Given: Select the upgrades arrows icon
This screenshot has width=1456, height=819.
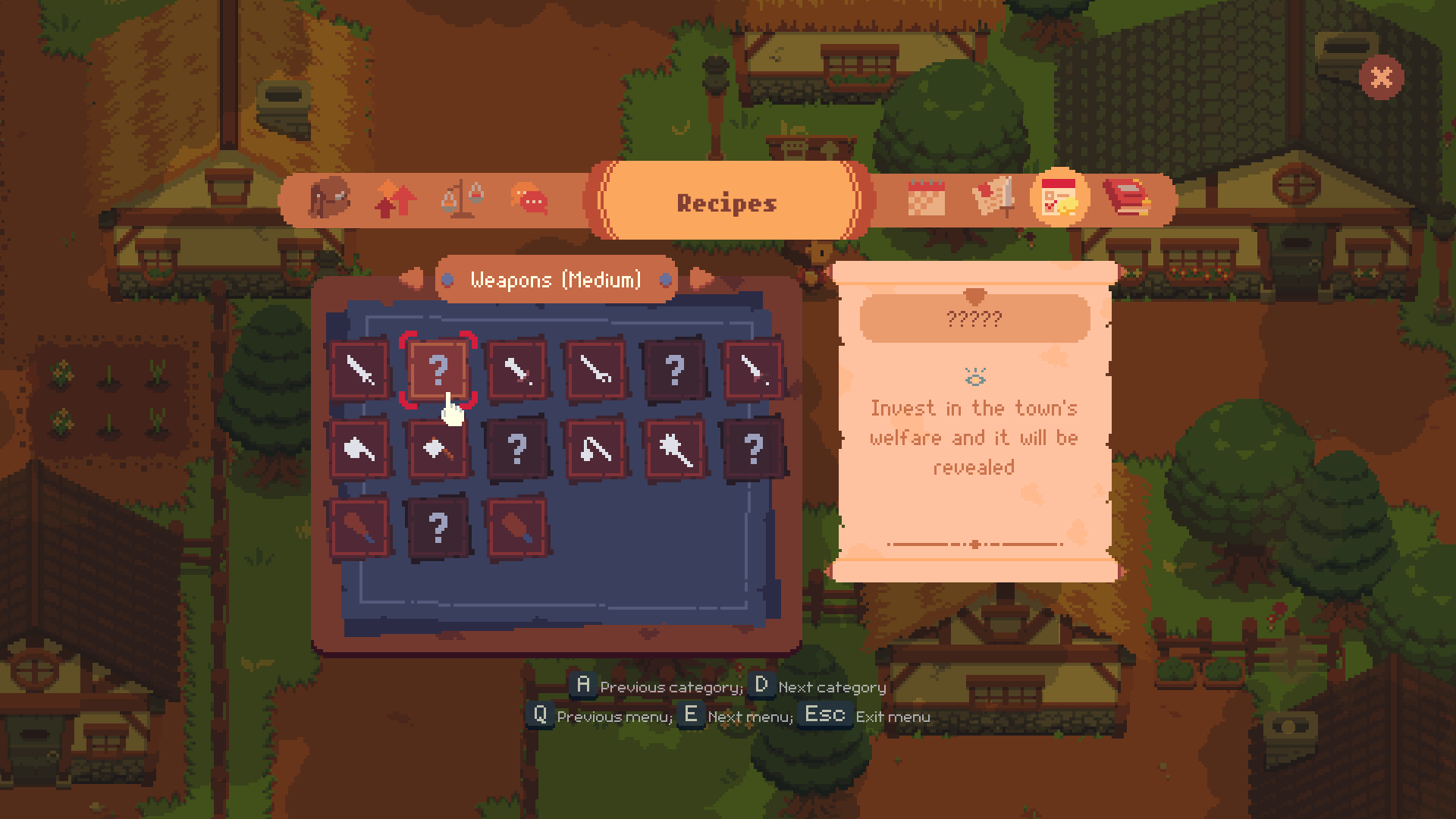Looking at the screenshot, I should [396, 199].
